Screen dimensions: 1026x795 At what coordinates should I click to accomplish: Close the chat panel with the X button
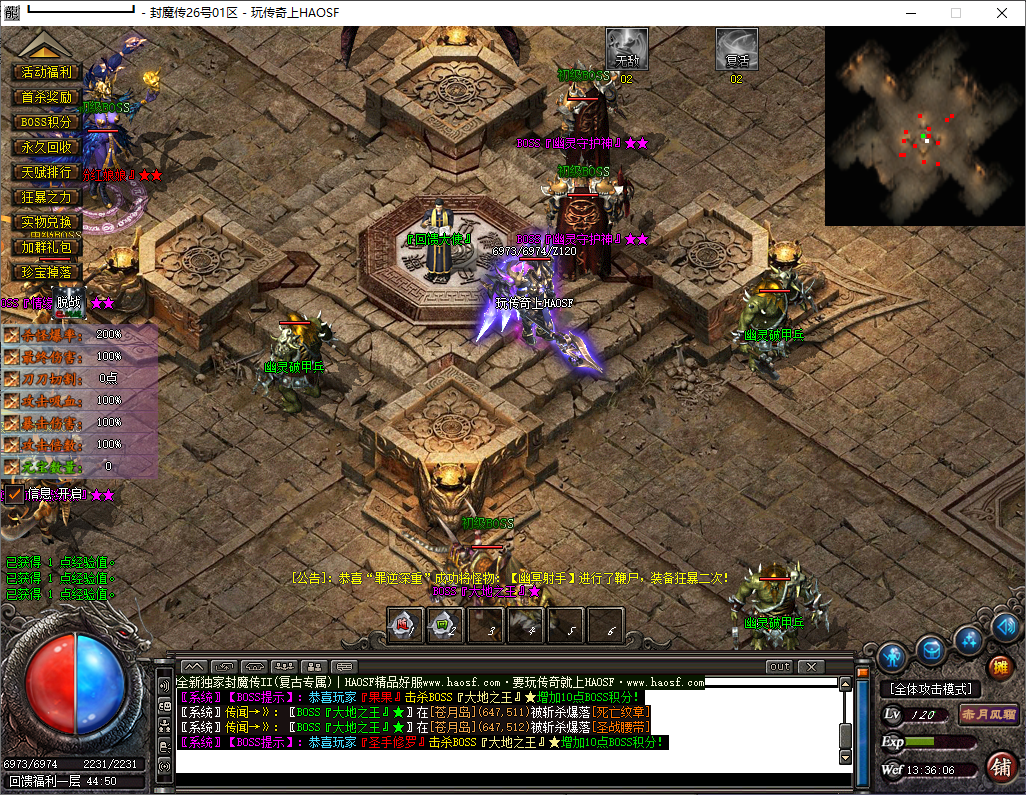pos(810,667)
